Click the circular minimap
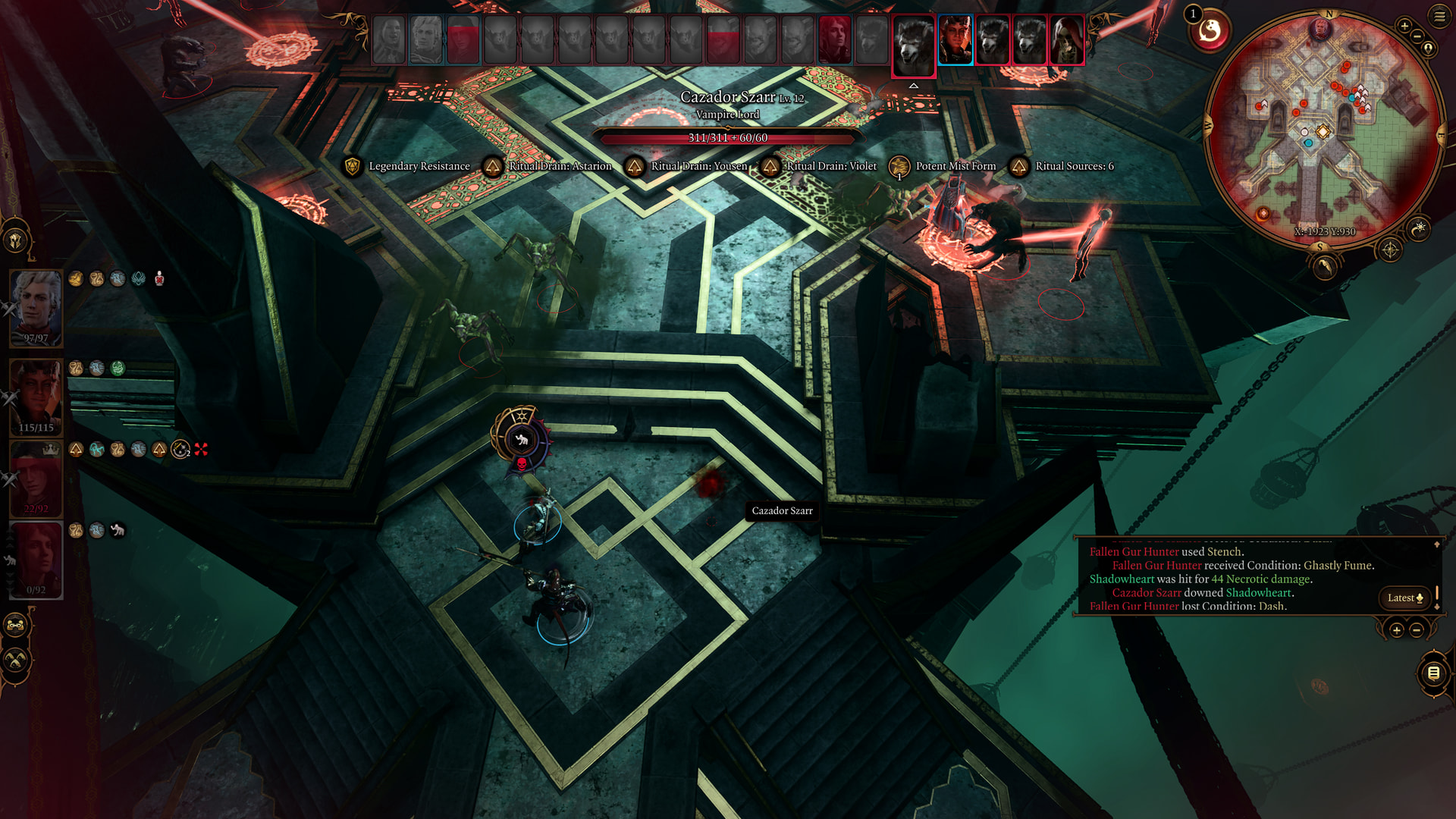The image size is (1456, 819). (1322, 127)
